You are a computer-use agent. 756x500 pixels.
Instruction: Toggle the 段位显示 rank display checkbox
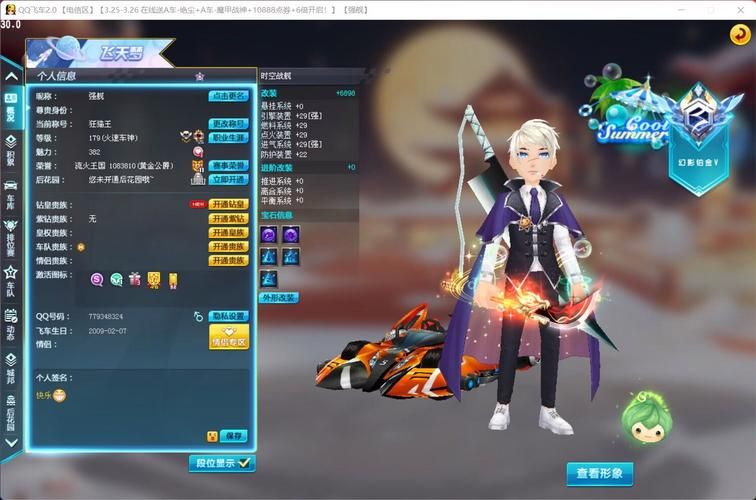click(222, 463)
